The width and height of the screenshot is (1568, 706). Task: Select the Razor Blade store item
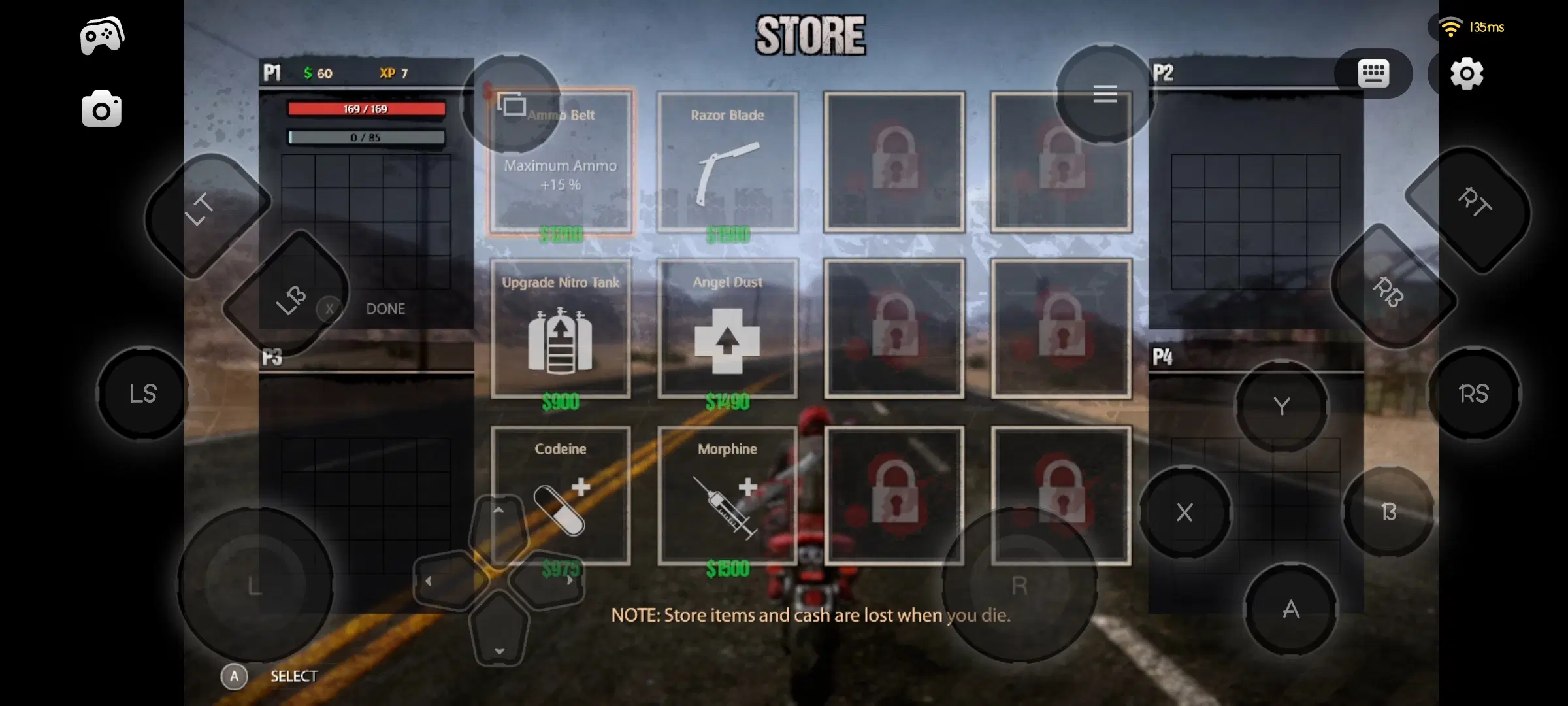(727, 163)
